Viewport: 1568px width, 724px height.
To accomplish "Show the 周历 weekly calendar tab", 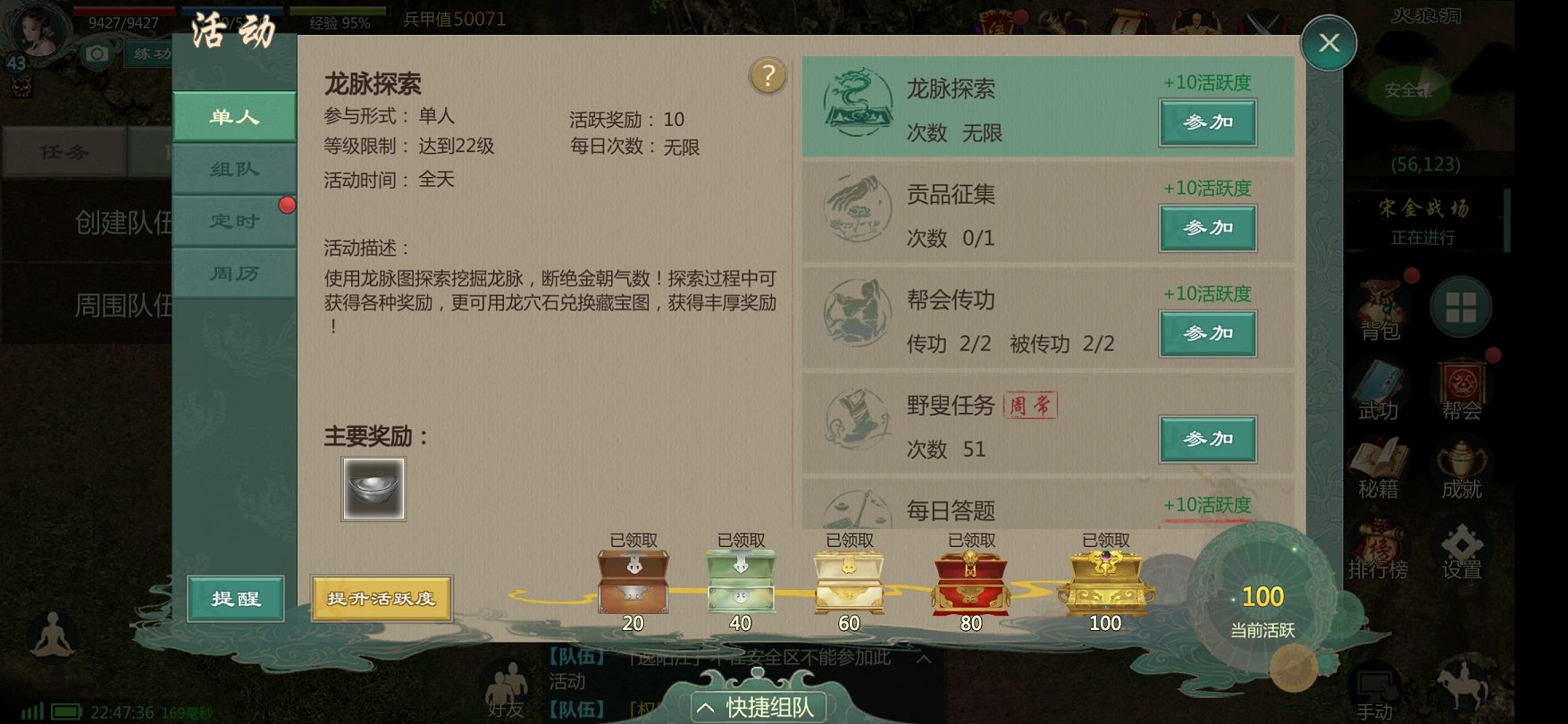I will coord(234,274).
